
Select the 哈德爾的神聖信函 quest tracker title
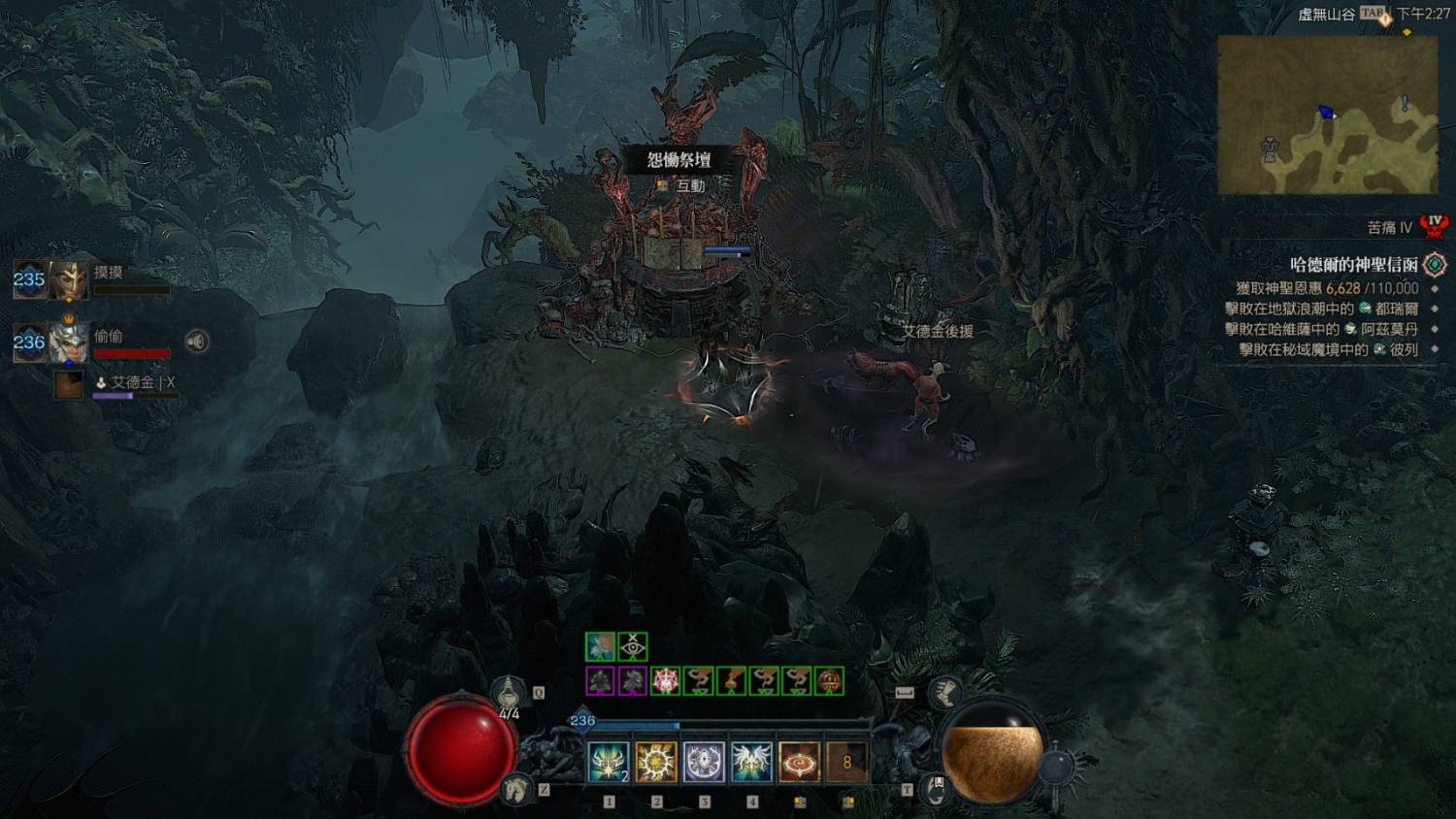1353,264
